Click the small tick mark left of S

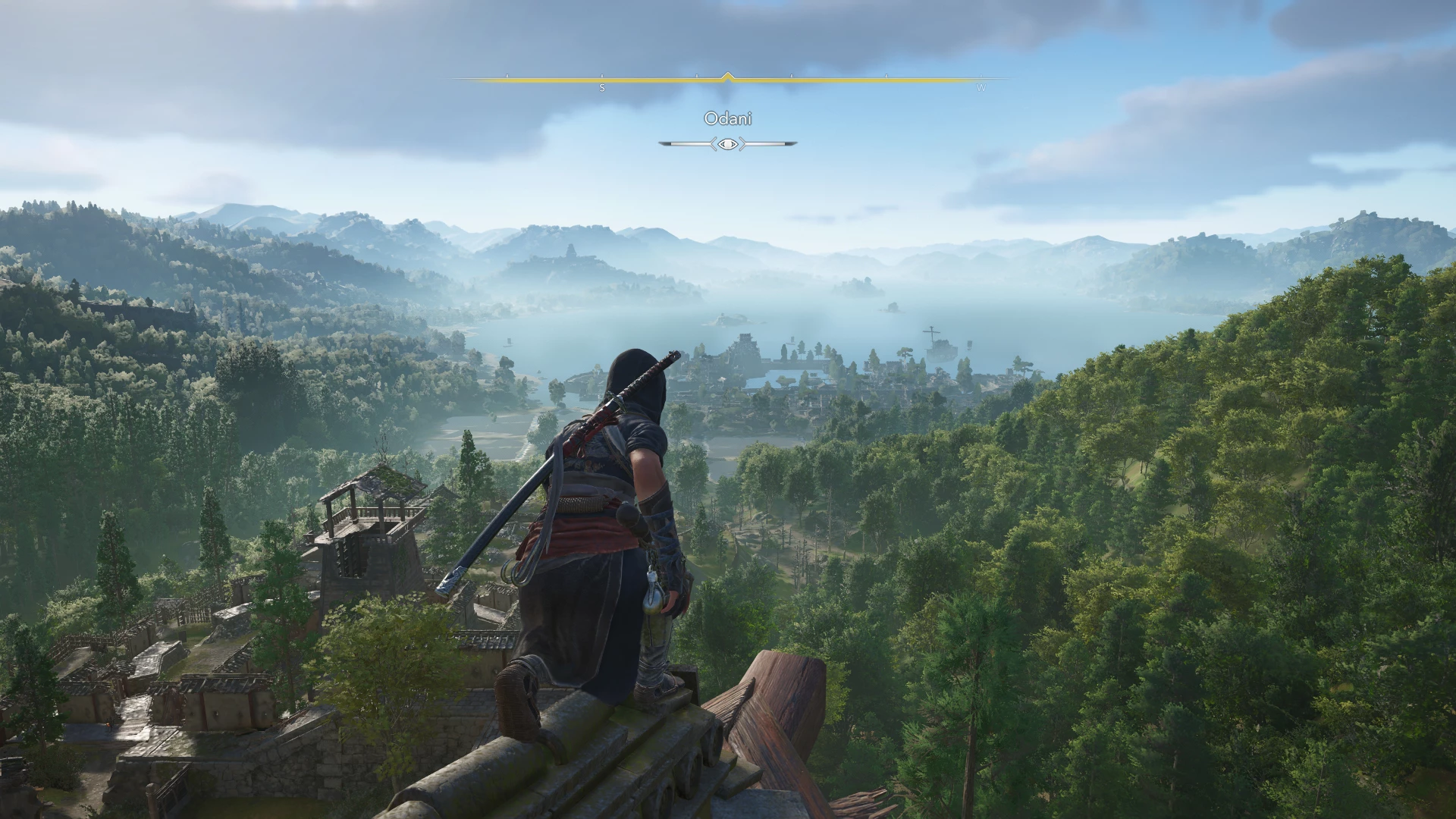point(507,74)
